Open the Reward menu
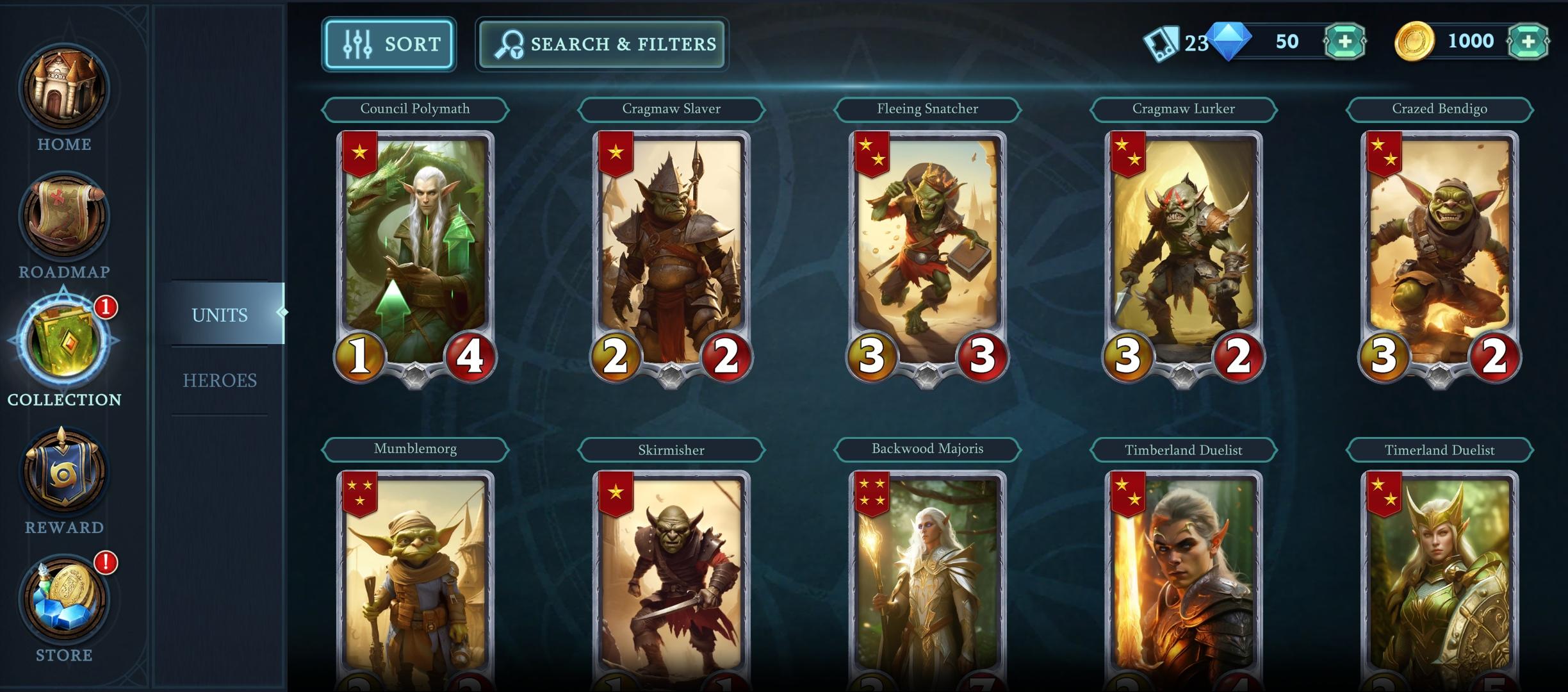The width and height of the screenshot is (1568, 692). (x=64, y=477)
